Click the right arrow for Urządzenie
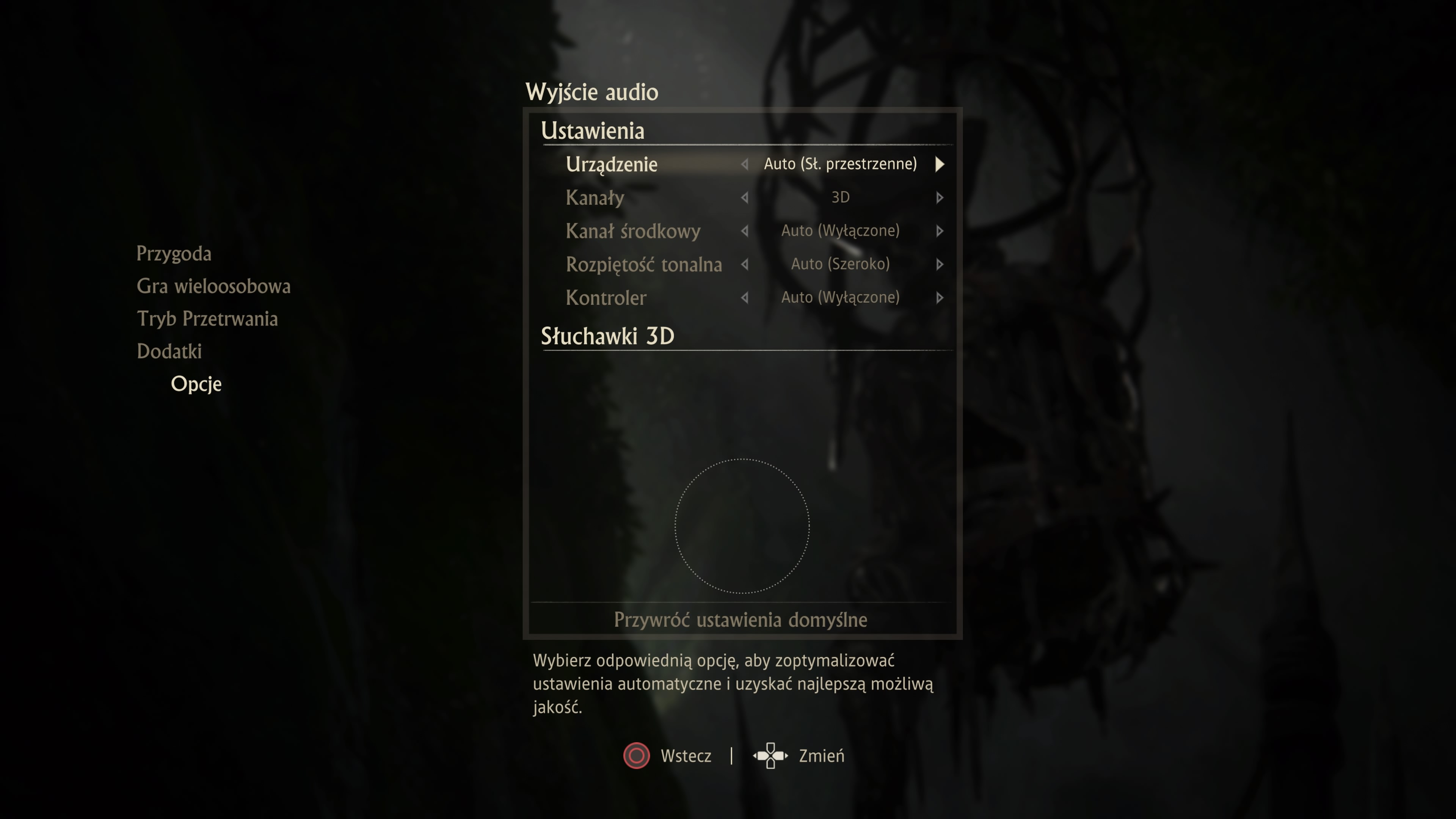This screenshot has width=1456, height=819. [940, 165]
